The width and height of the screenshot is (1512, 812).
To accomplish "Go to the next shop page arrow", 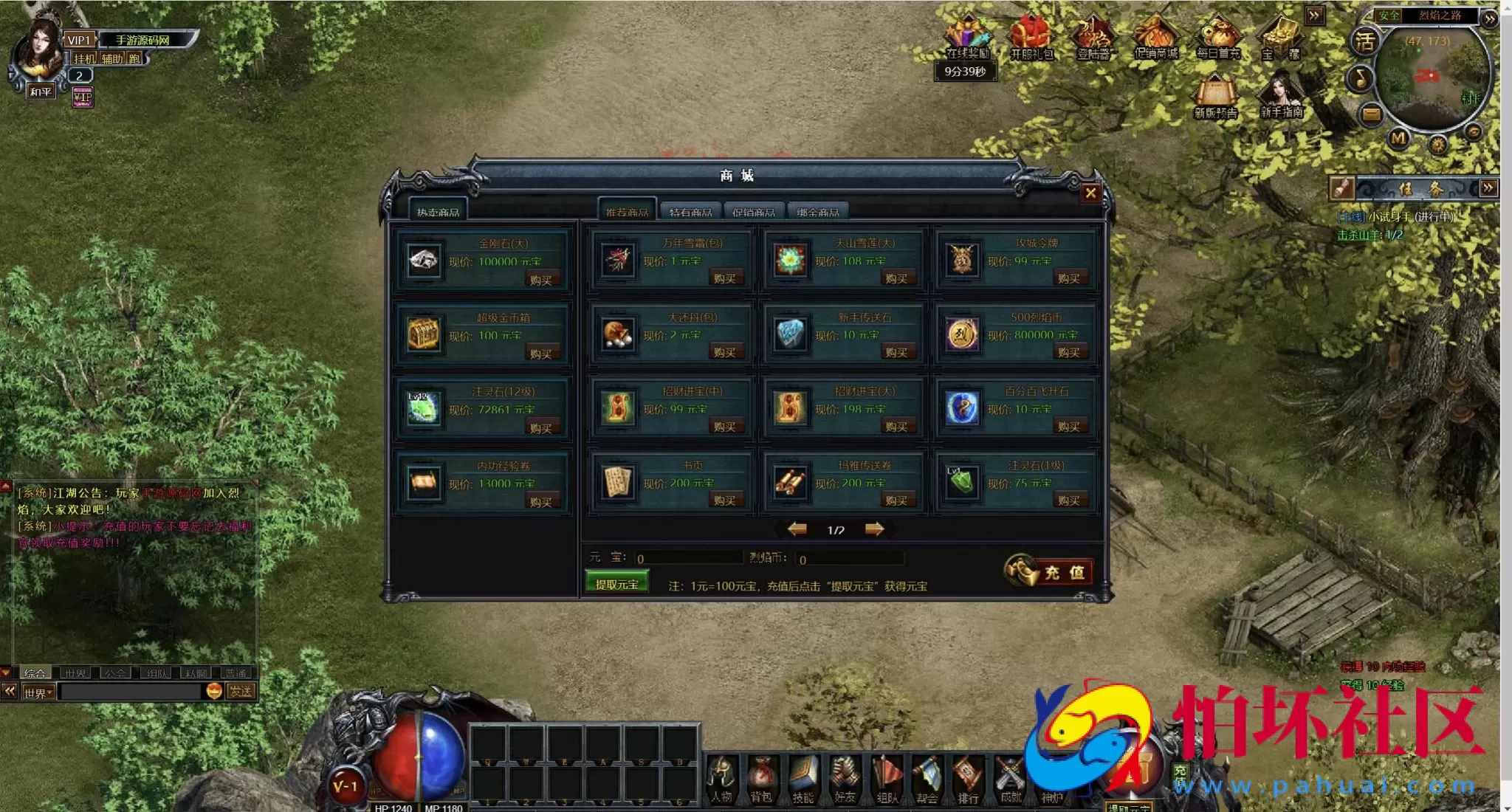I will [x=875, y=529].
